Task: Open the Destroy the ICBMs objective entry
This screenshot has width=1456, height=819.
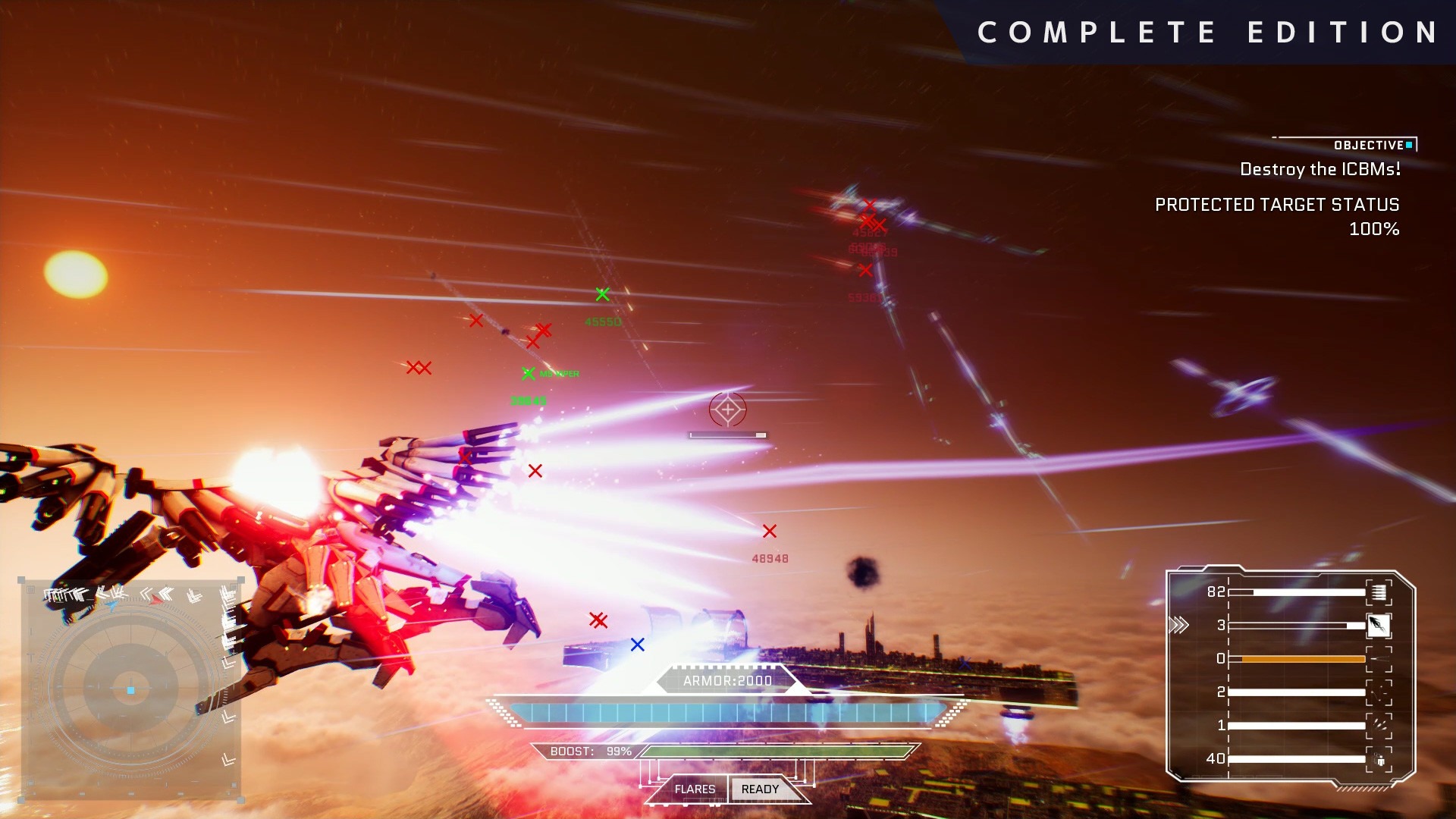Action: (x=1319, y=170)
